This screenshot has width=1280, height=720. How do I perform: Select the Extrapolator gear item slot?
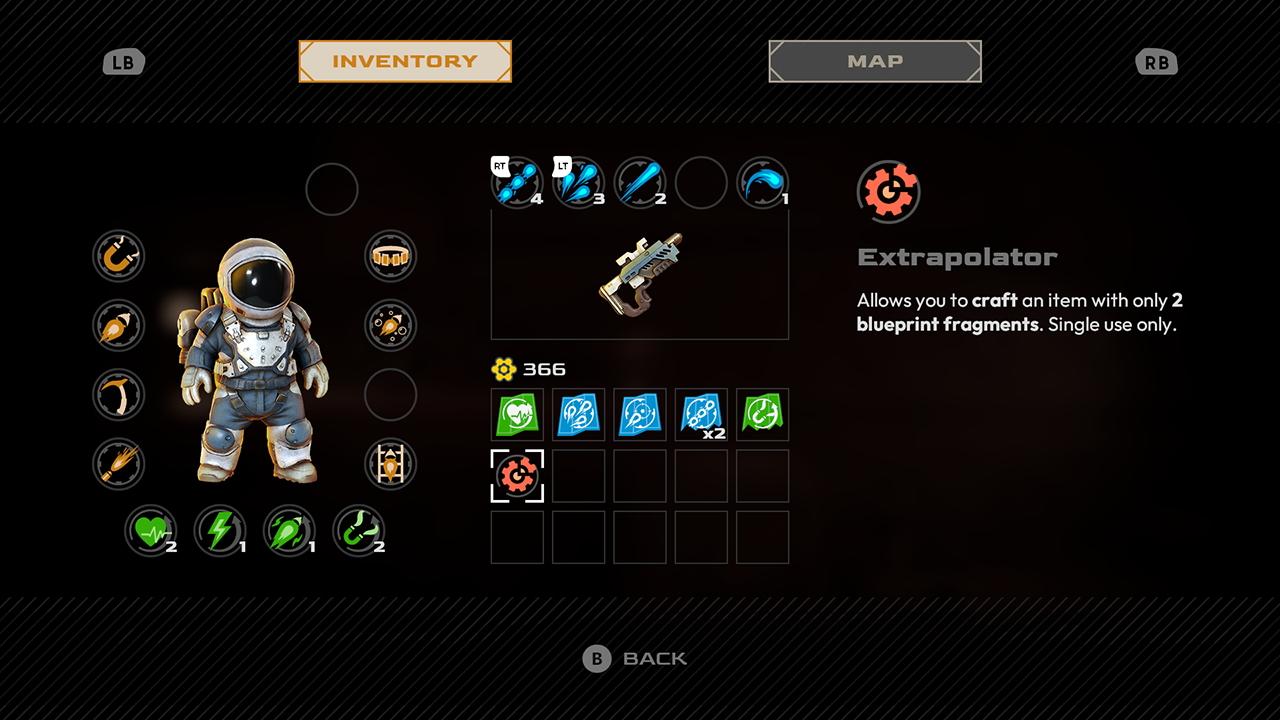517,476
